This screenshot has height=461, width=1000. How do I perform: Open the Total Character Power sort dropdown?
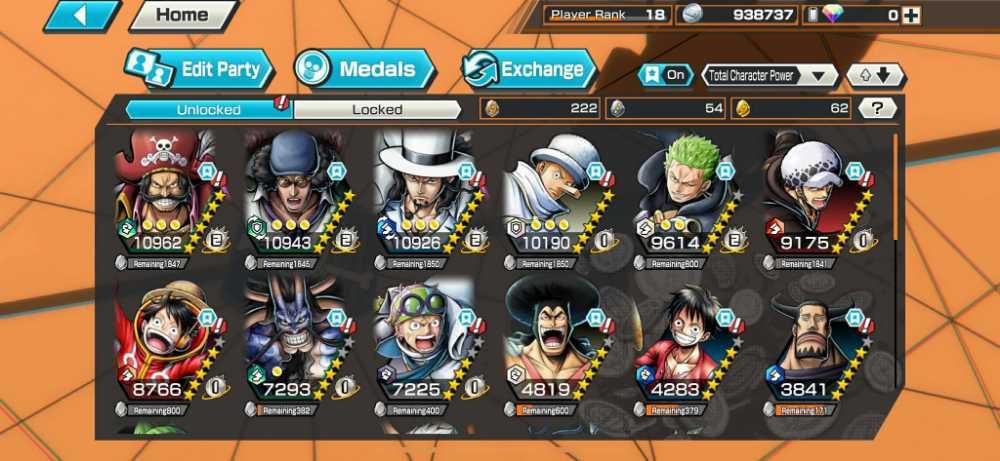point(770,75)
